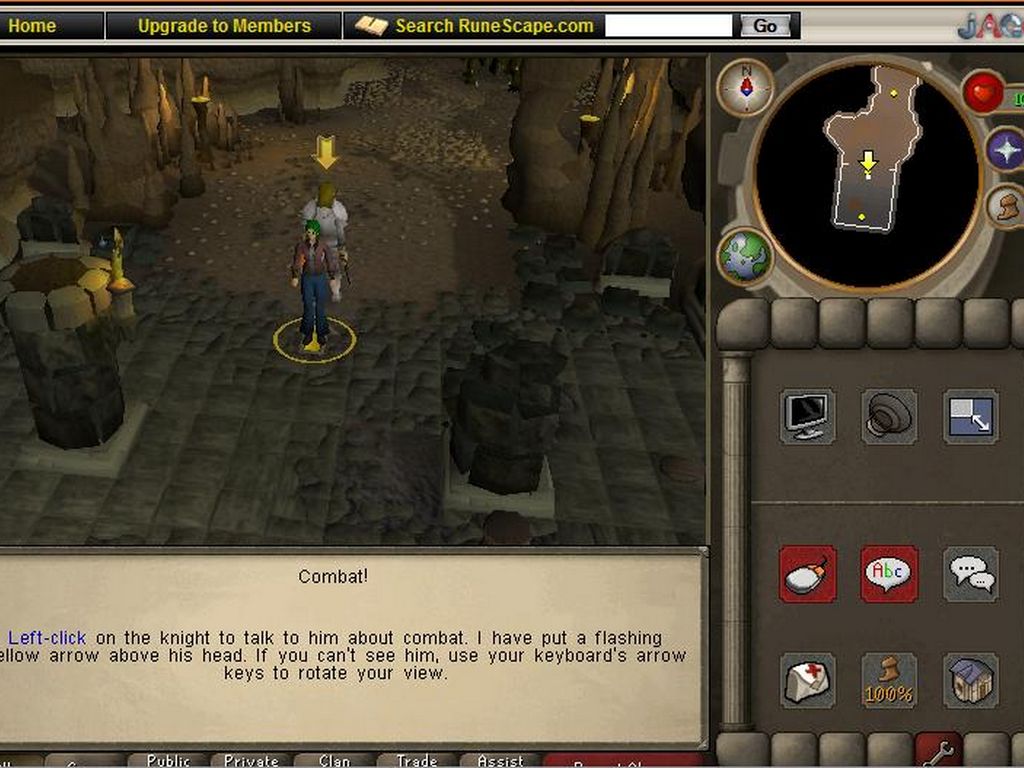Focus the Search RuneScape.com text box

tap(668, 26)
